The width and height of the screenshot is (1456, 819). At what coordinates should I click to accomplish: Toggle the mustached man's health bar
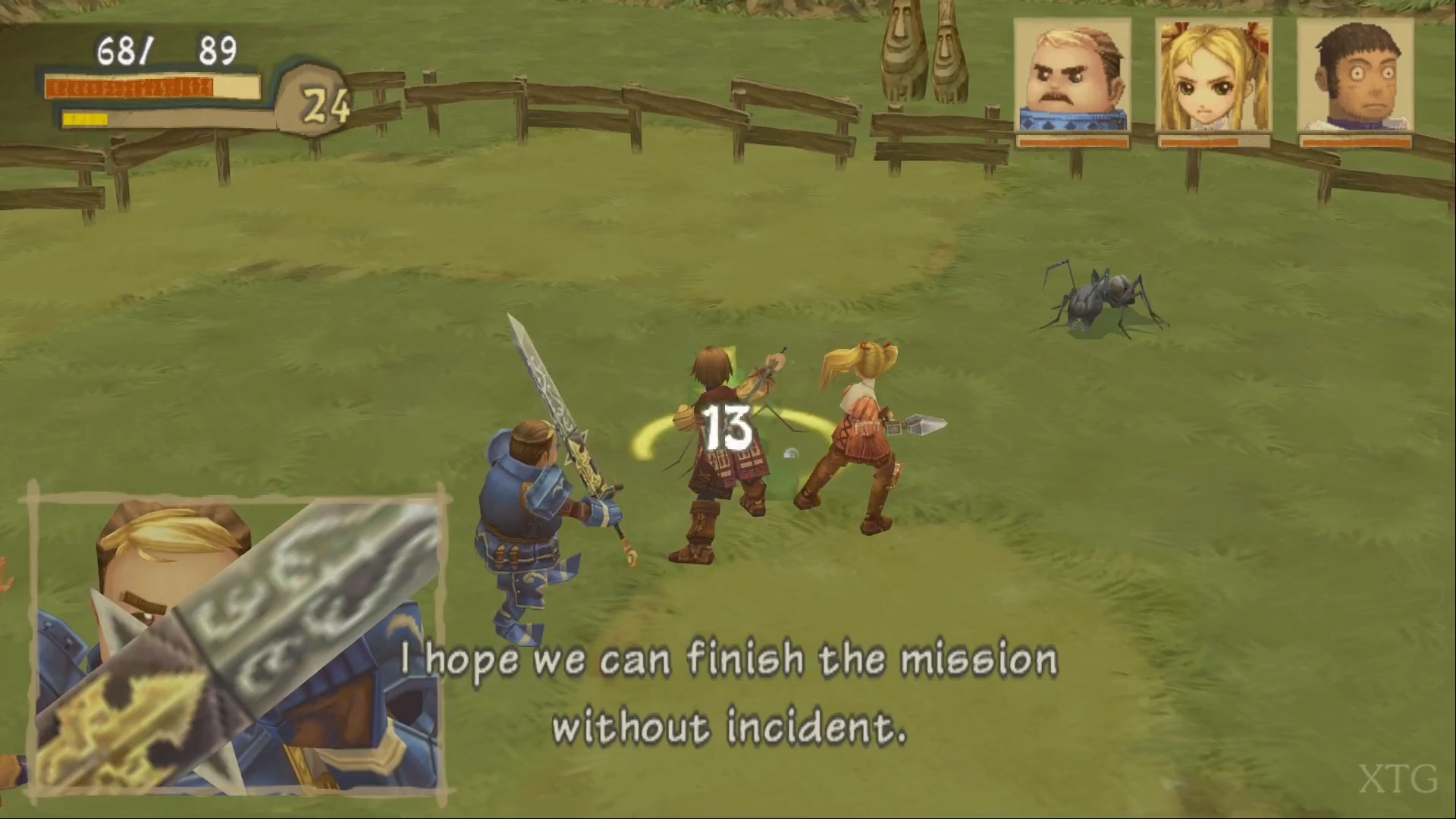(x=1072, y=141)
